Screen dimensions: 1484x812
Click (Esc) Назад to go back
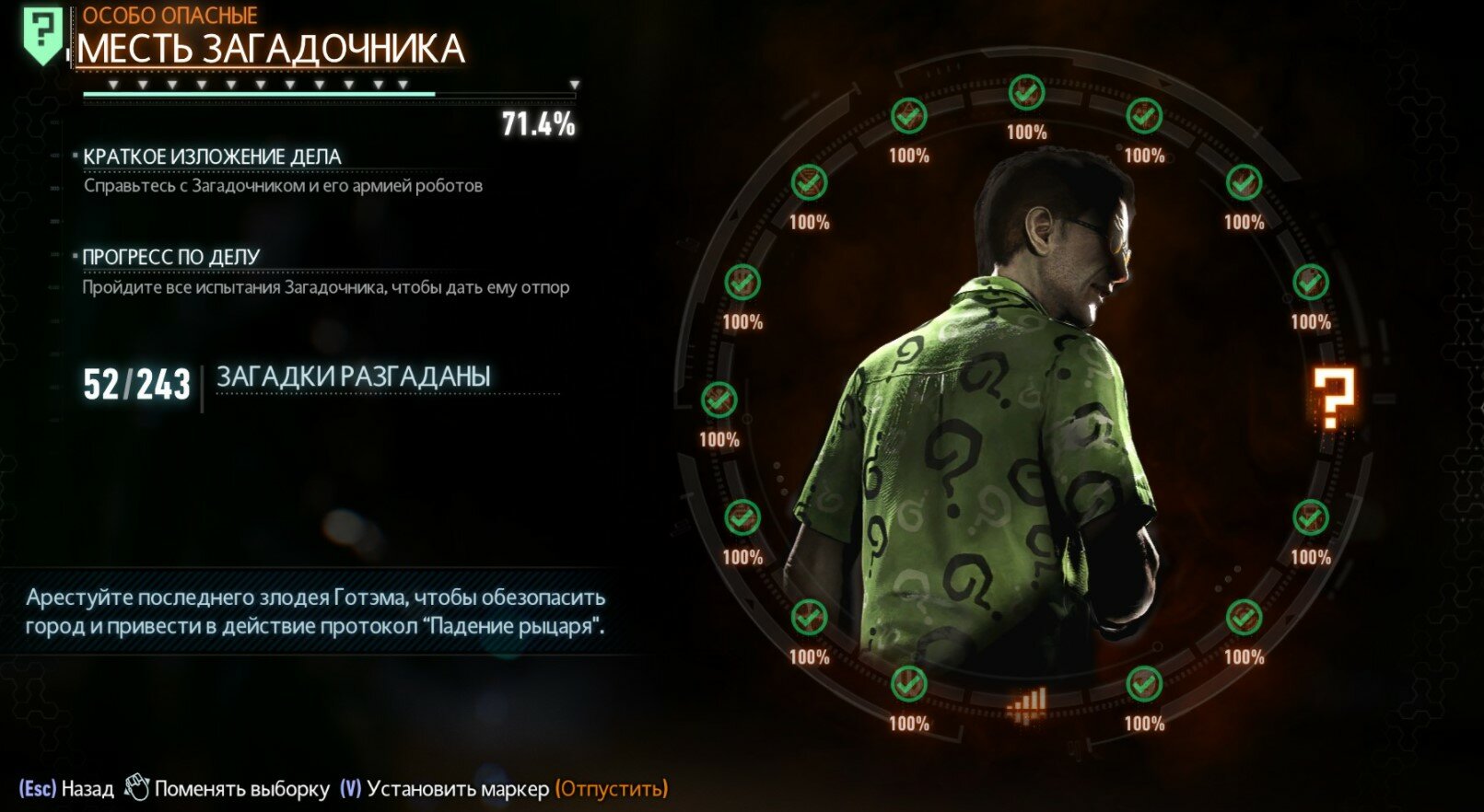pyautogui.click(x=69, y=787)
